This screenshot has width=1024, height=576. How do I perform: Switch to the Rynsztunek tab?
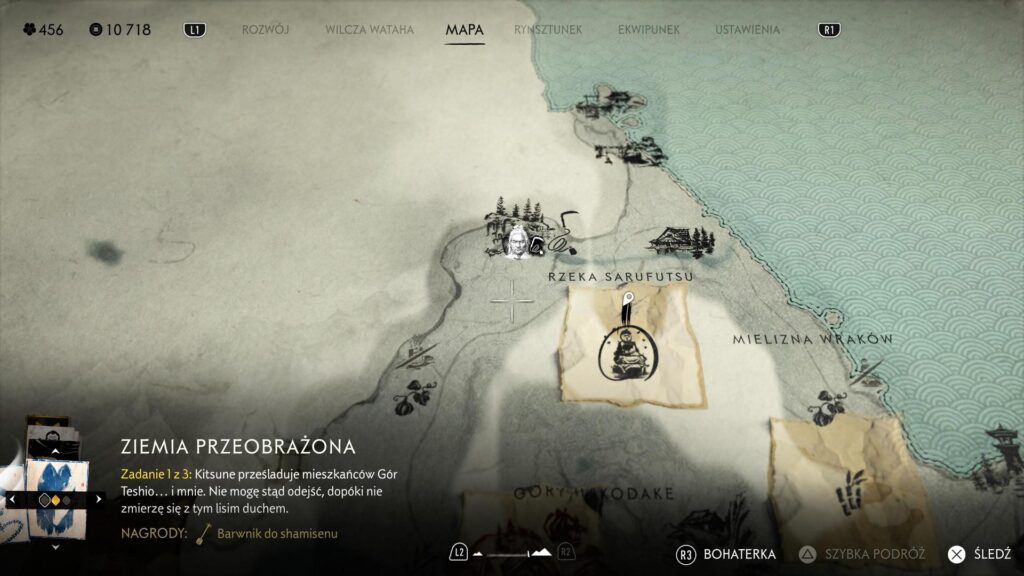click(549, 30)
